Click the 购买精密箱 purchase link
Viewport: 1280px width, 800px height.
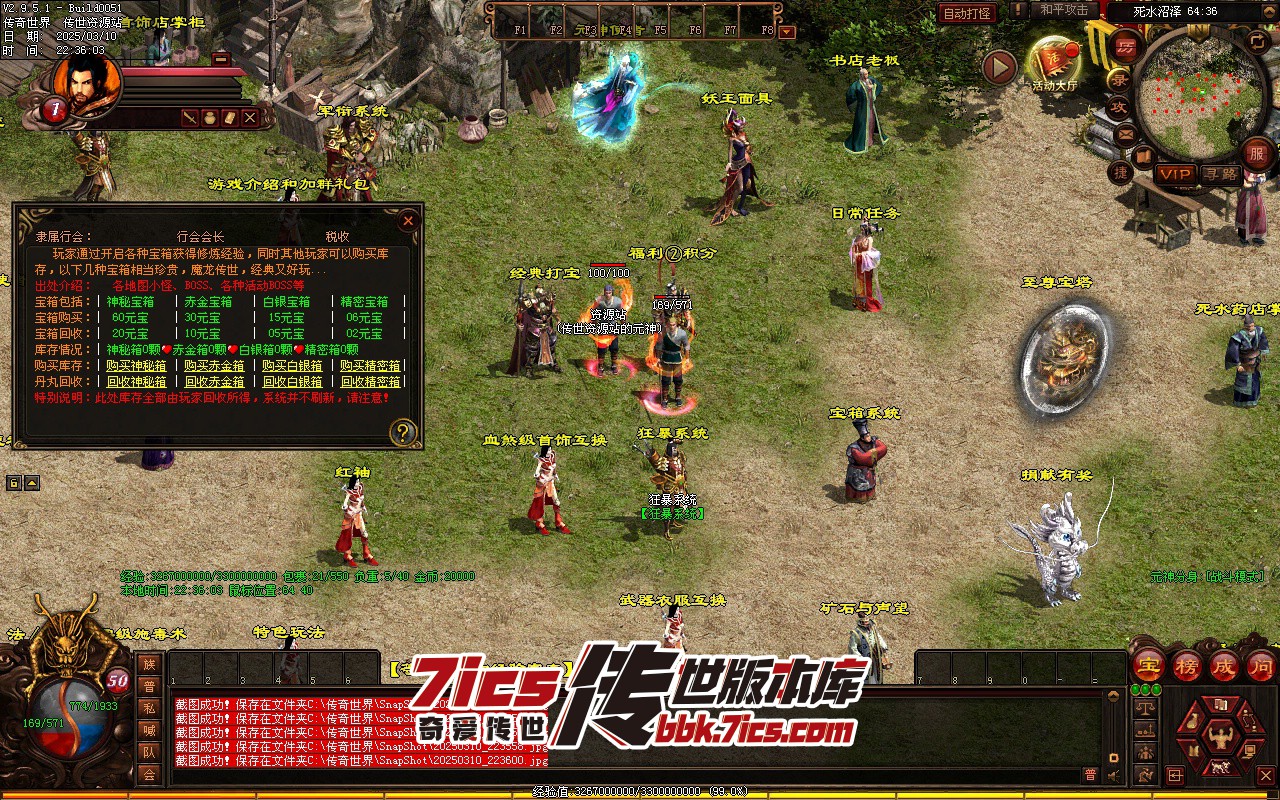pyautogui.click(x=370, y=366)
